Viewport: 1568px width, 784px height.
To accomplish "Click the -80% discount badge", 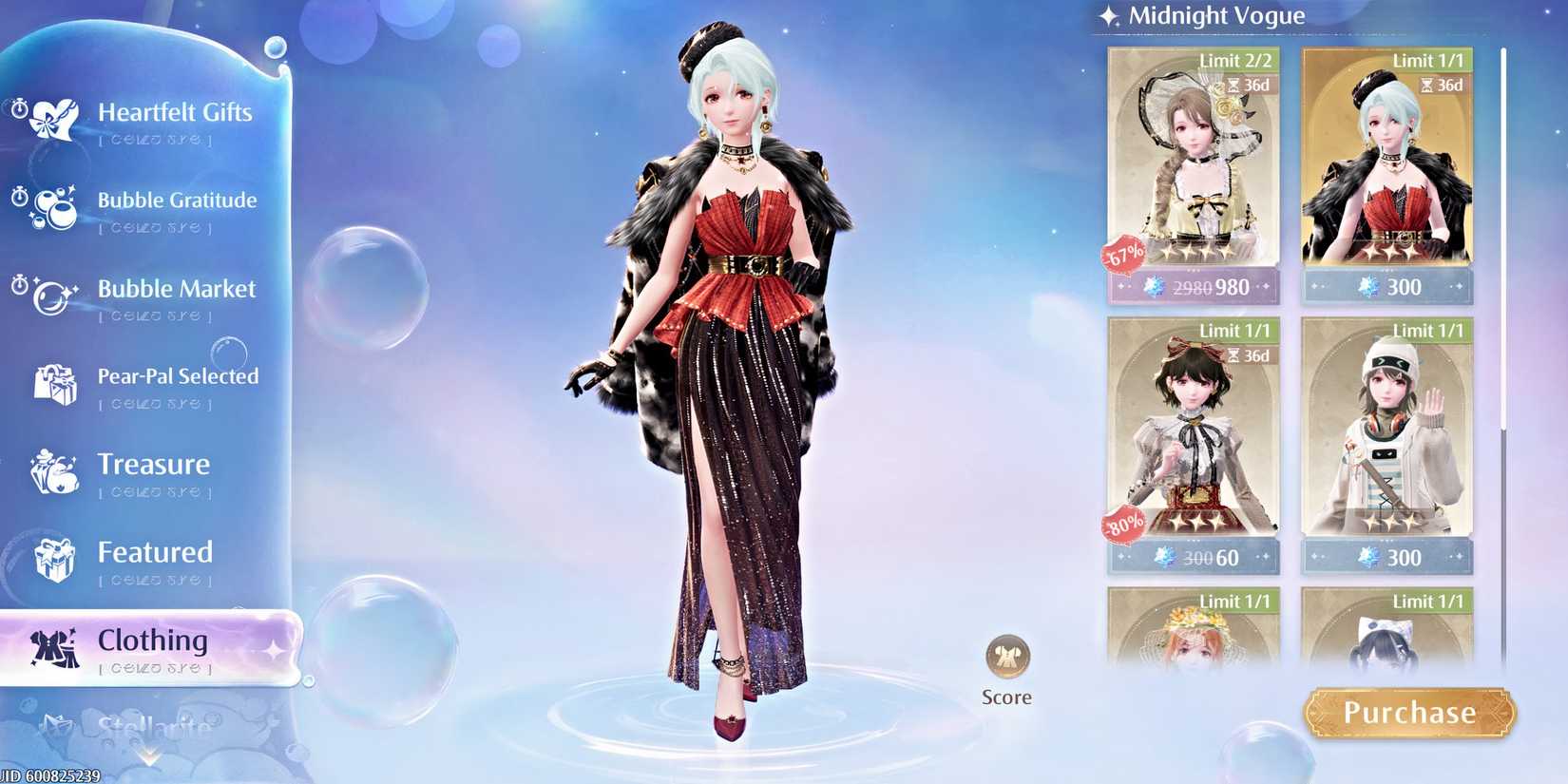I will (1124, 523).
